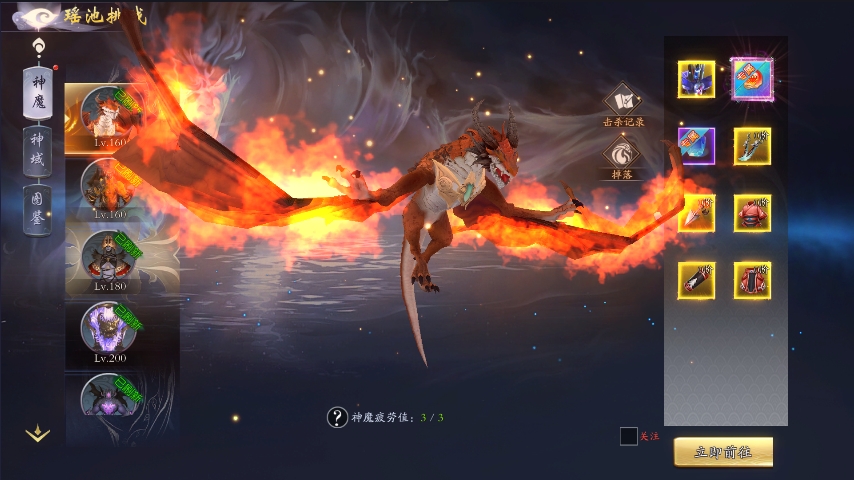Viewport: 854px width, 480px height.
Task: Open the 图鉴 tab
Action: 38,210
